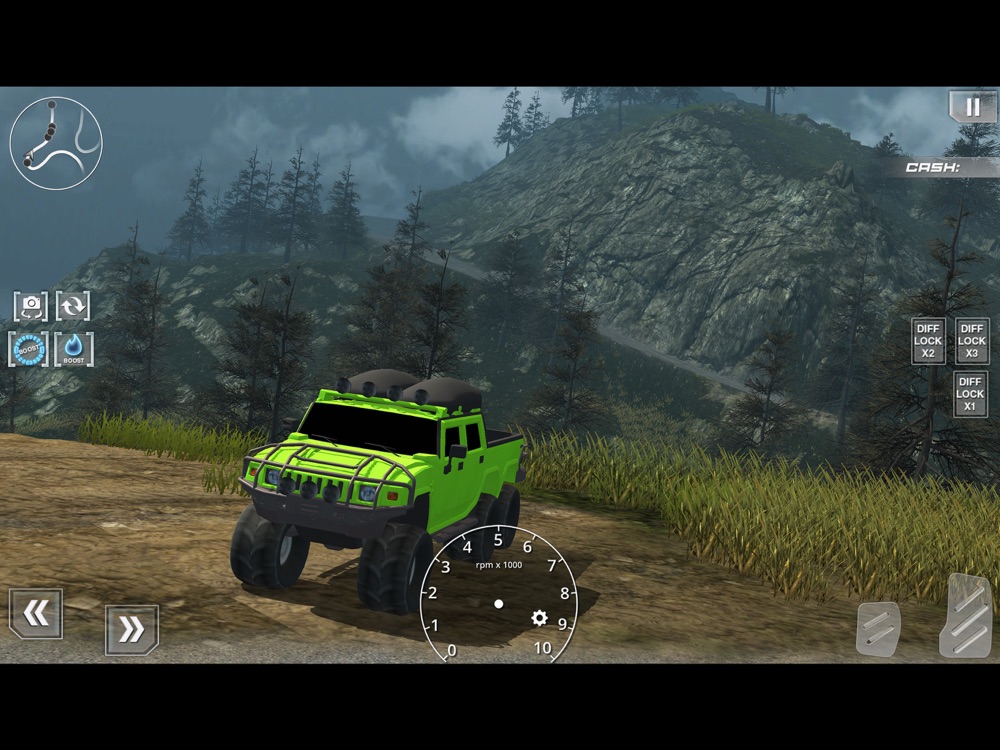Reset vehicle with circular arrows icon
The image size is (1000, 750).
(x=73, y=305)
